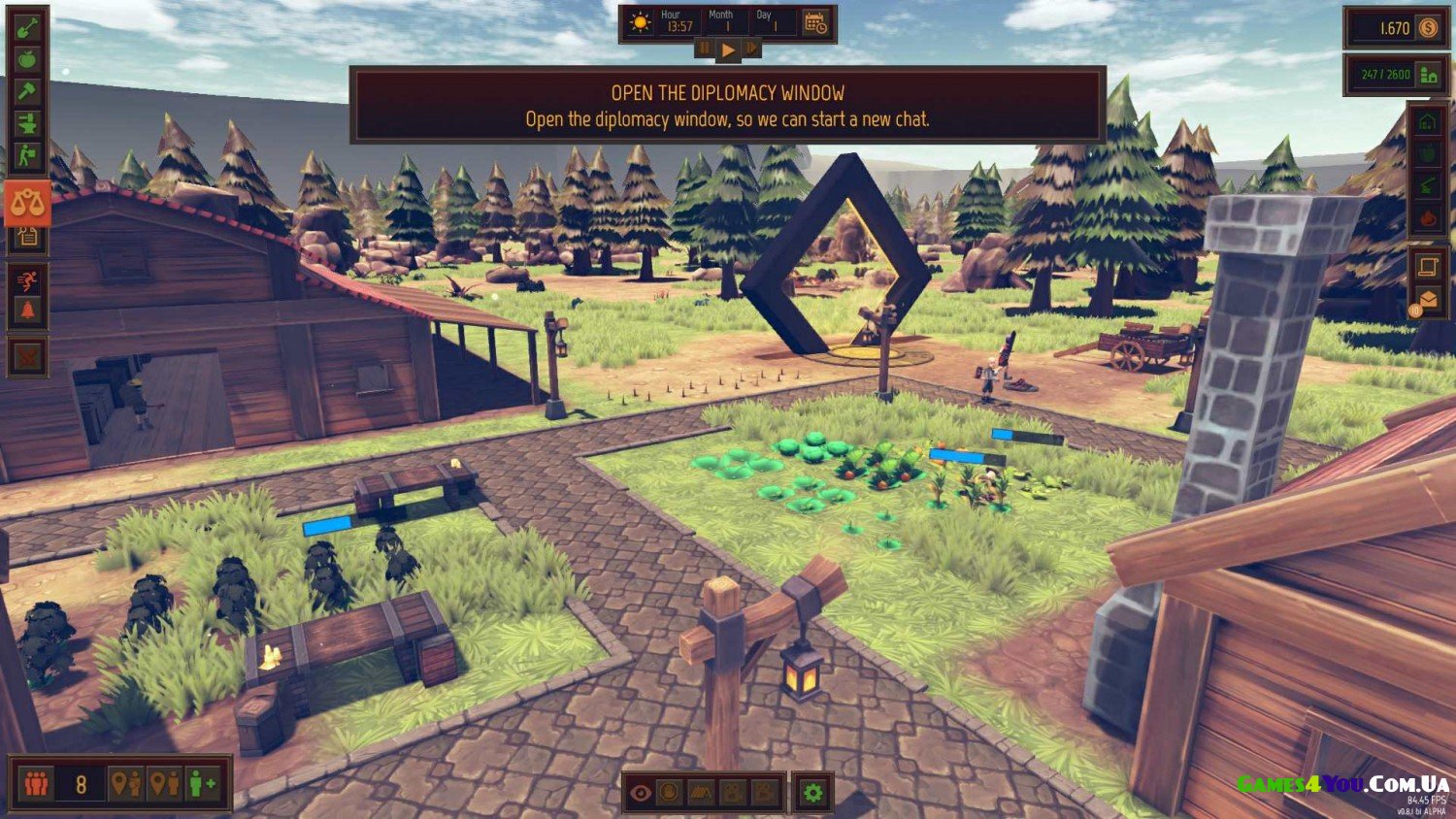This screenshot has width=1456, height=819.
Task: Activate the red running villager icon
Action: [x=27, y=280]
